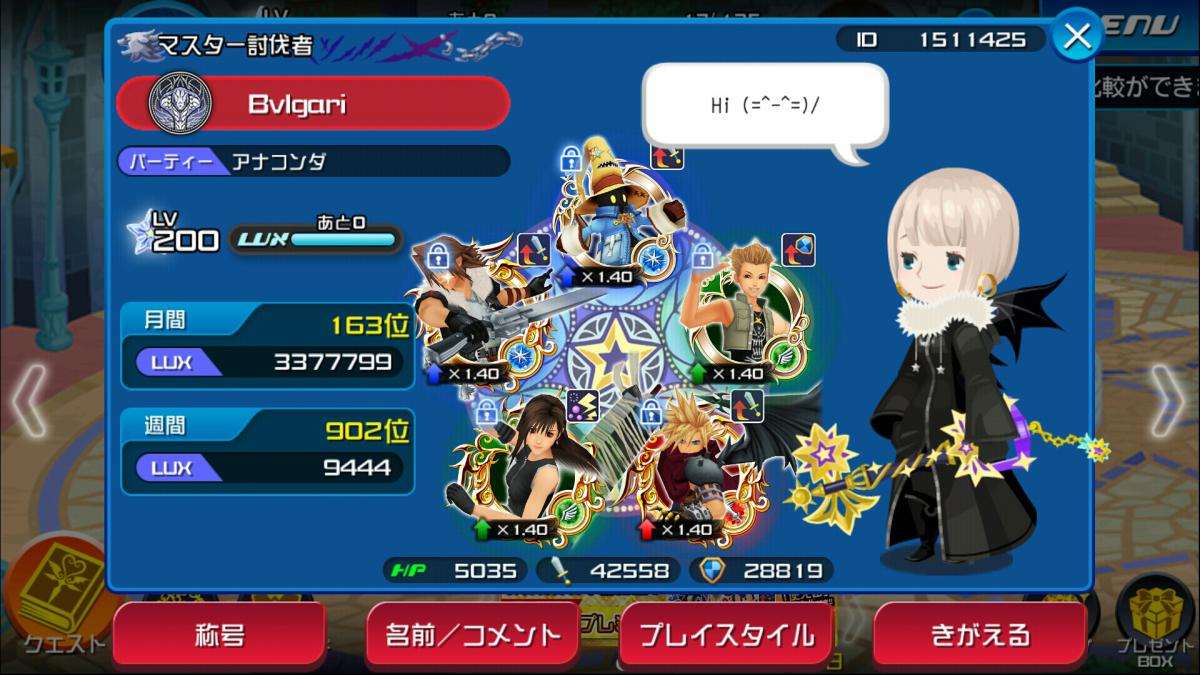
Task: Open the プレゼント BOX gift icon
Action: [1155, 622]
